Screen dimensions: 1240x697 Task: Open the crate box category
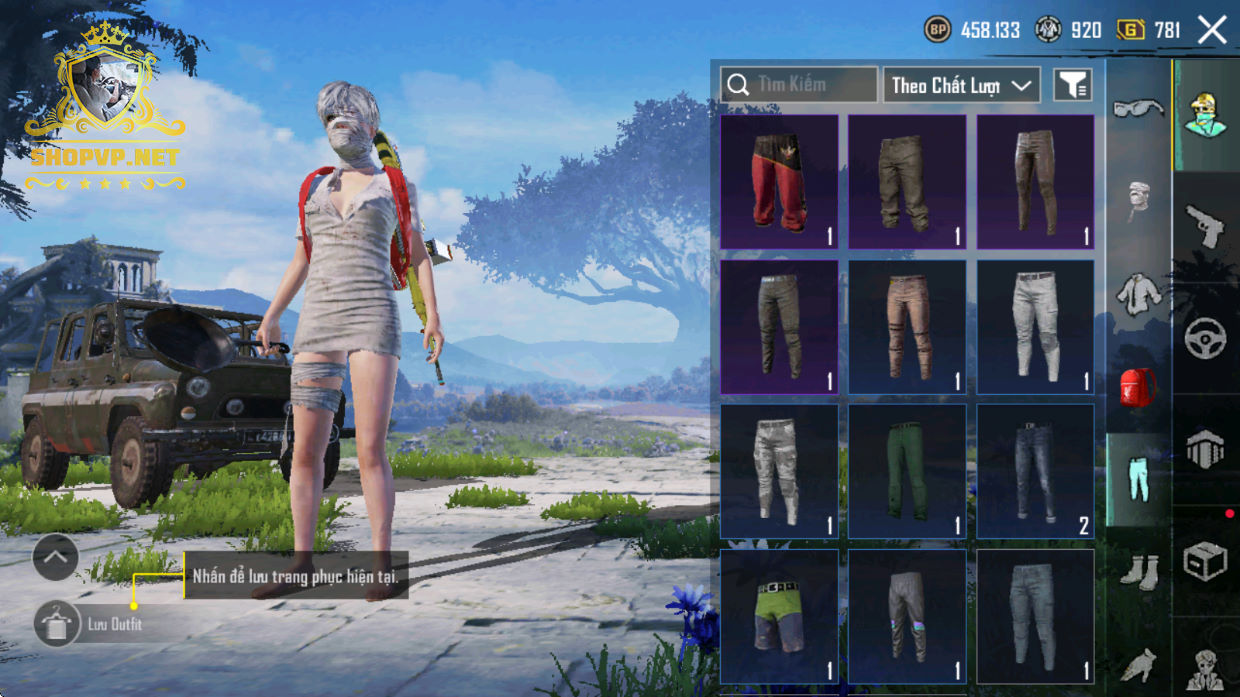coord(1205,561)
